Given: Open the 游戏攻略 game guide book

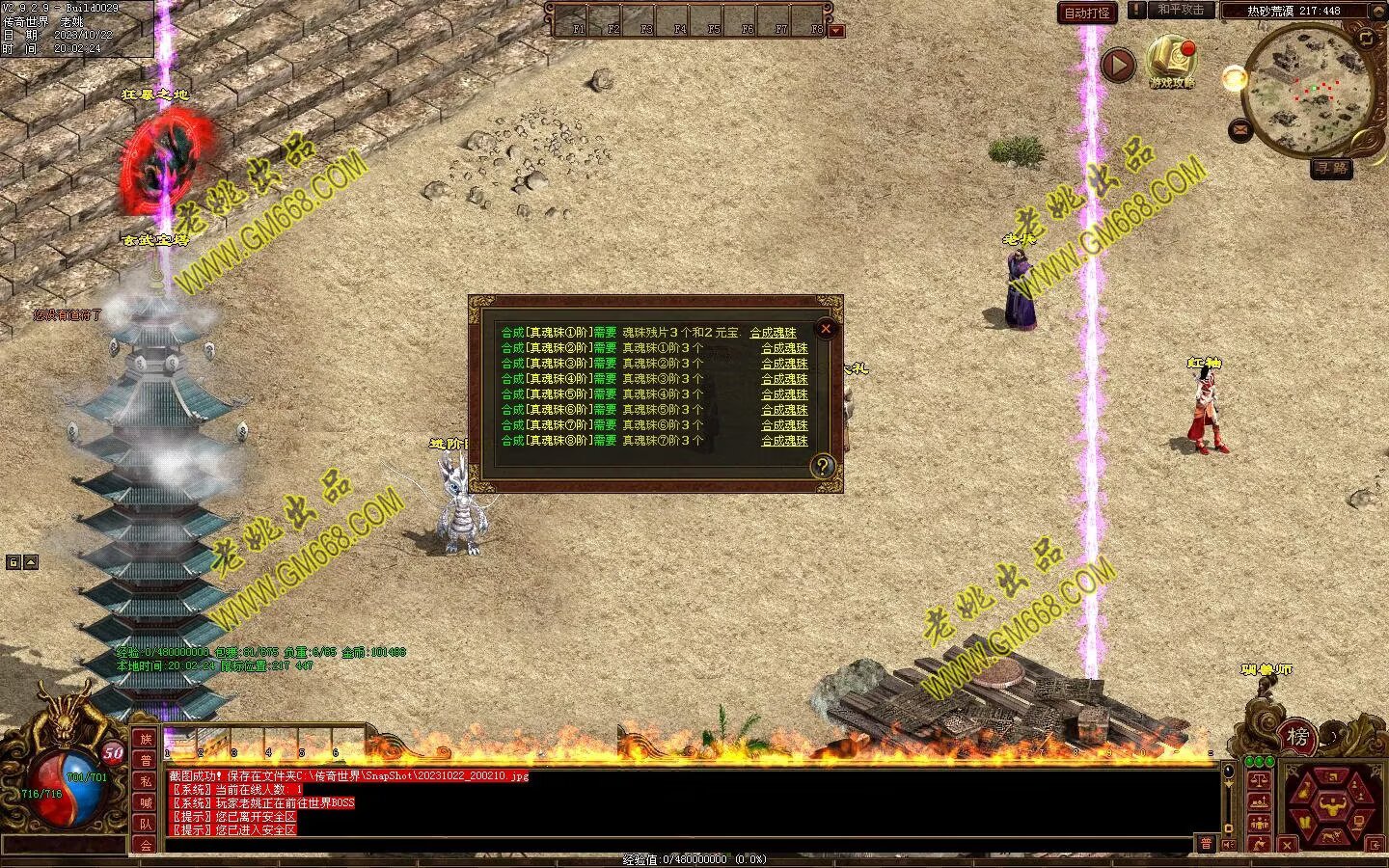Looking at the screenshot, I should [x=1171, y=60].
